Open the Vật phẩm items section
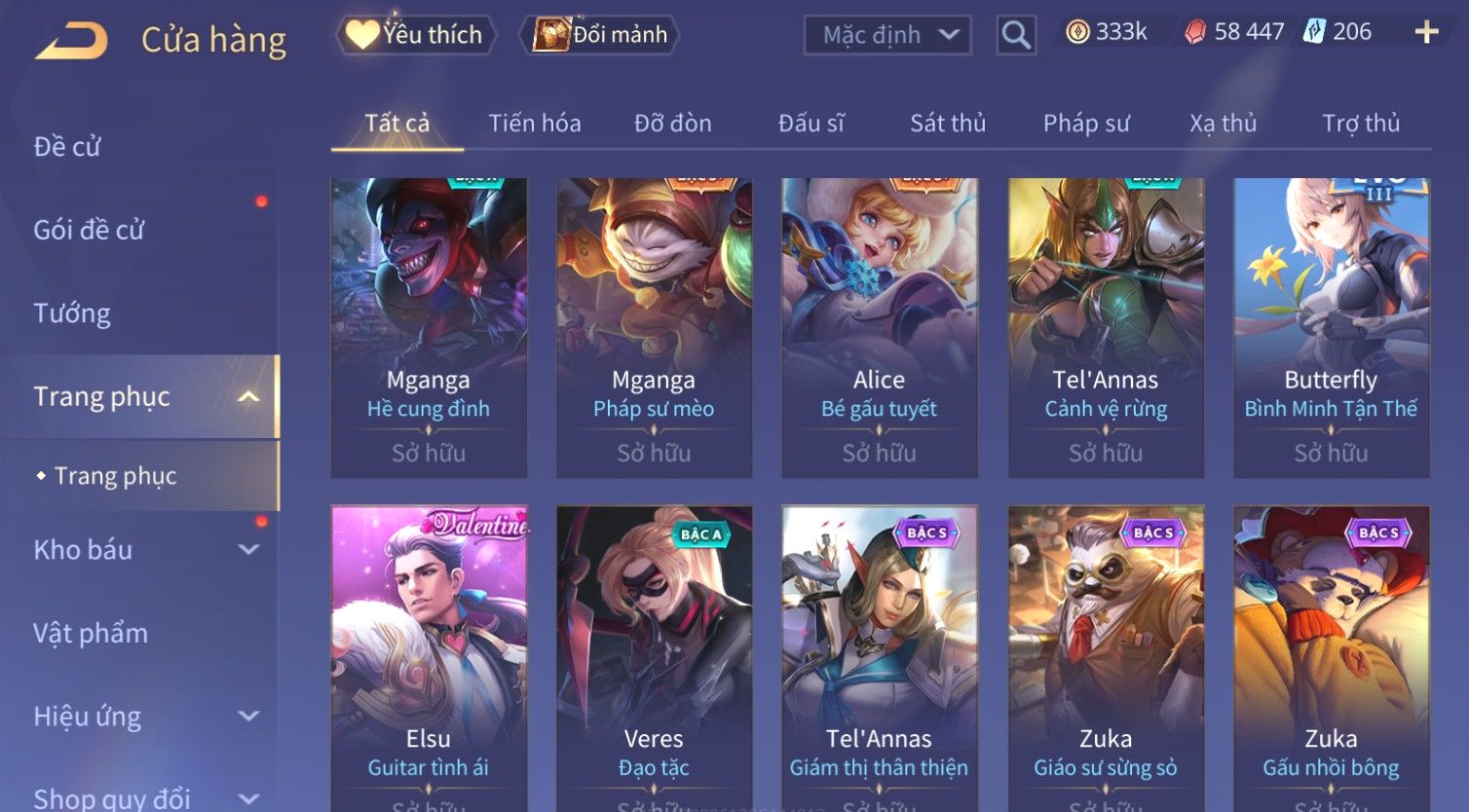The width and height of the screenshot is (1469, 812). click(91, 634)
